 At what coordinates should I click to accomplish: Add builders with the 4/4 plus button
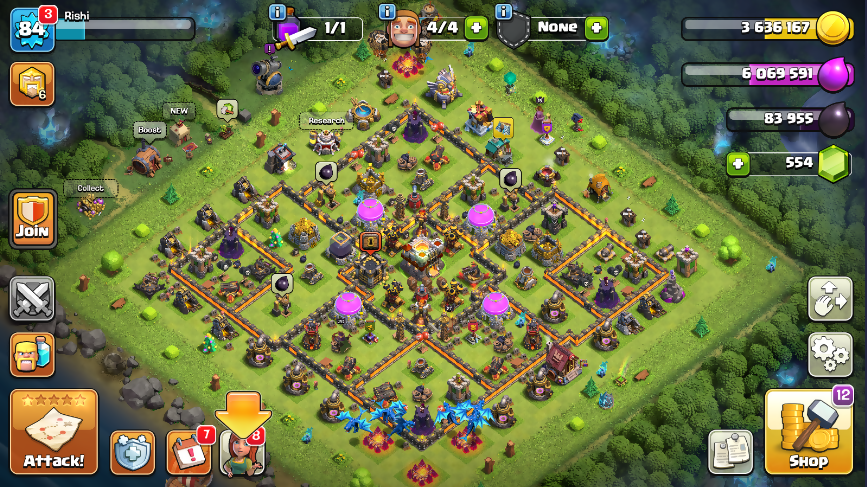pos(477,28)
